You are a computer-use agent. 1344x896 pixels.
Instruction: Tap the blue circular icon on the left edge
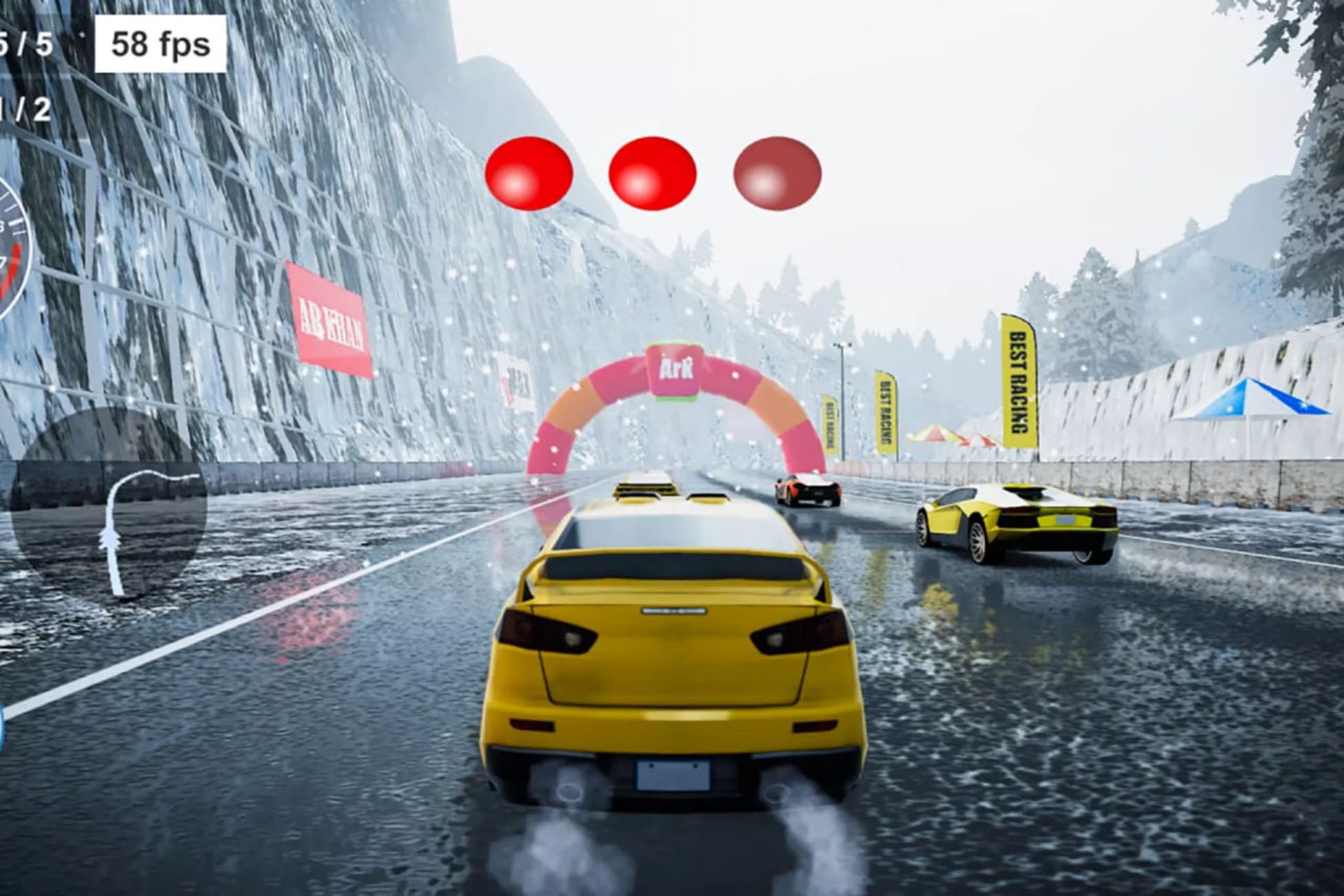[3, 727]
